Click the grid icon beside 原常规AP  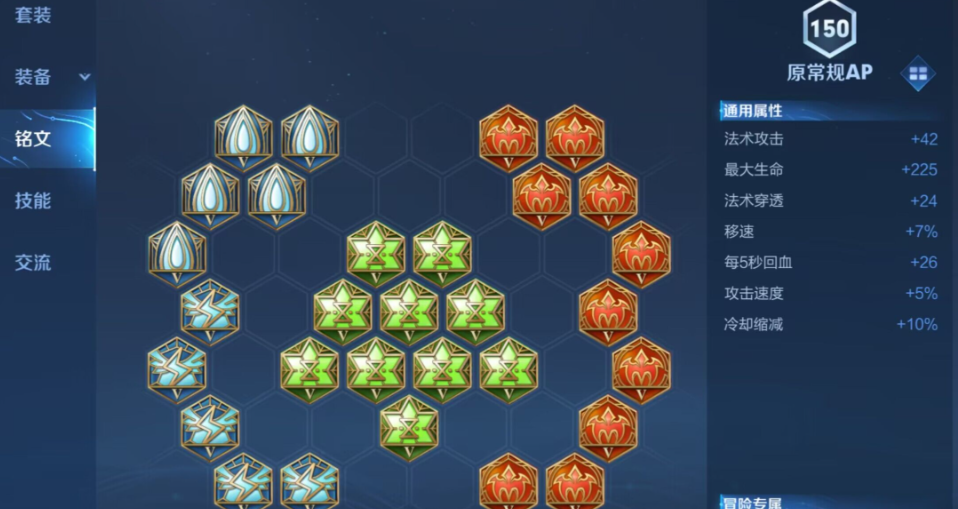(x=917, y=73)
